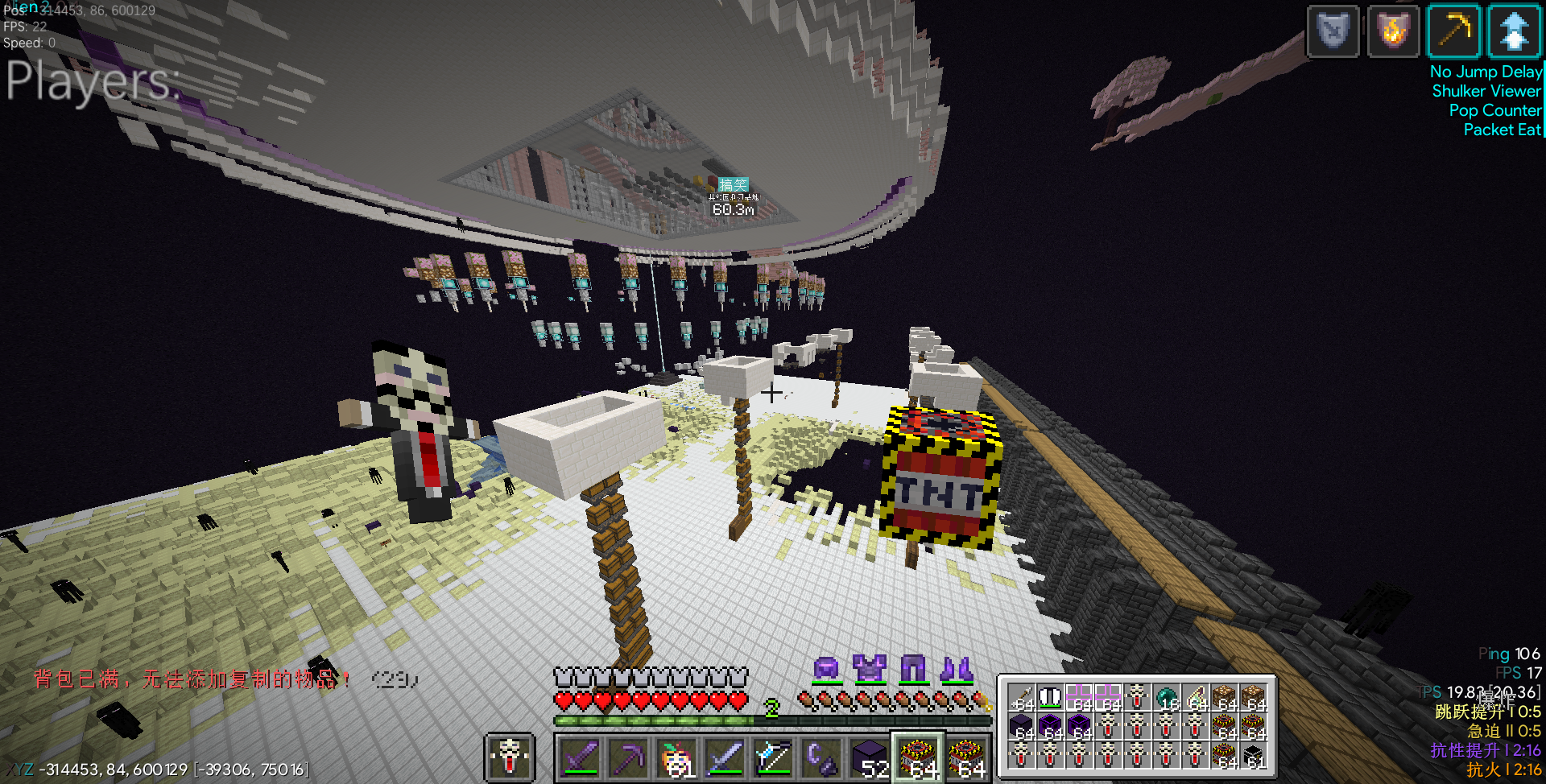Select the arrow stack in the inventory

[1022, 697]
